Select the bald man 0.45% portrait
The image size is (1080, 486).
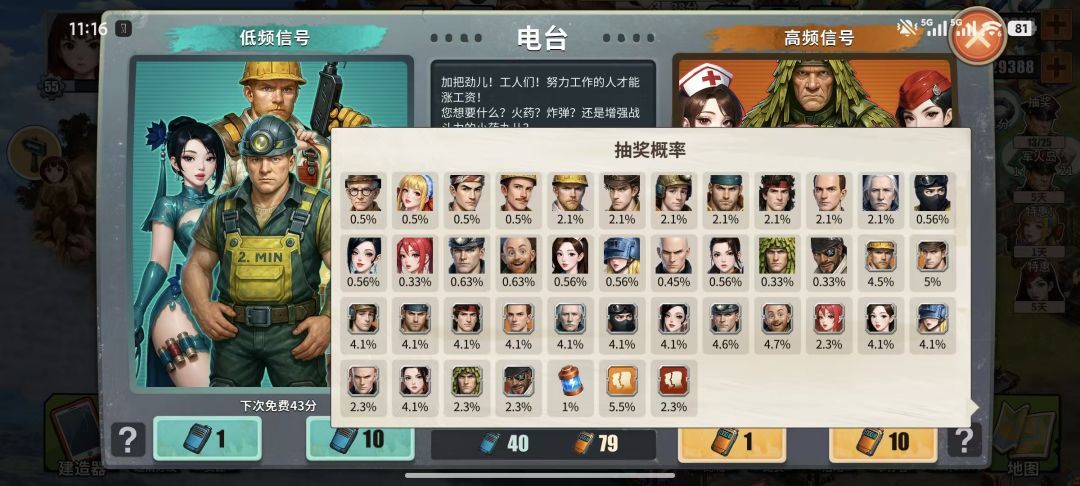(673, 256)
